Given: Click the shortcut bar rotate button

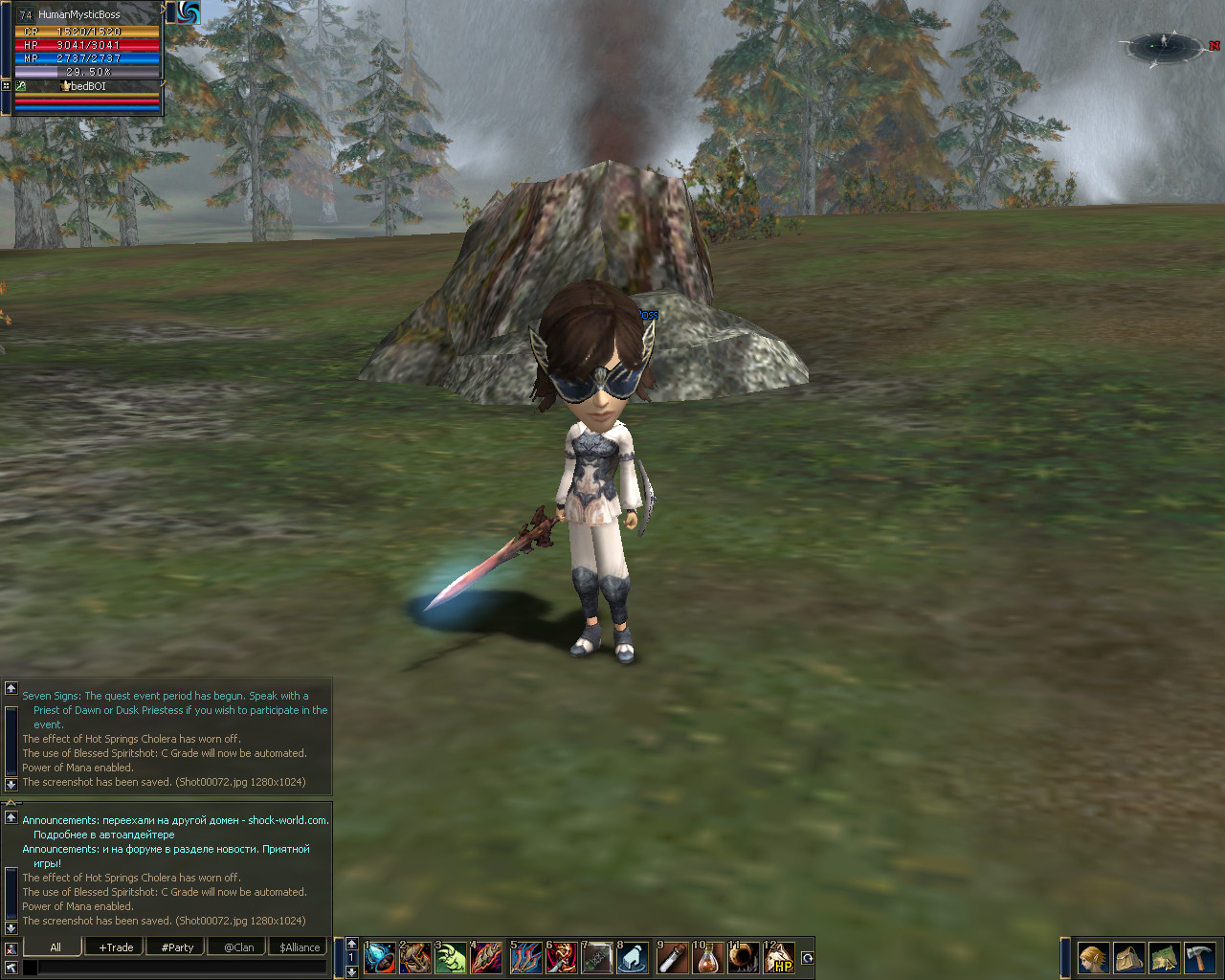Looking at the screenshot, I should (x=807, y=958).
